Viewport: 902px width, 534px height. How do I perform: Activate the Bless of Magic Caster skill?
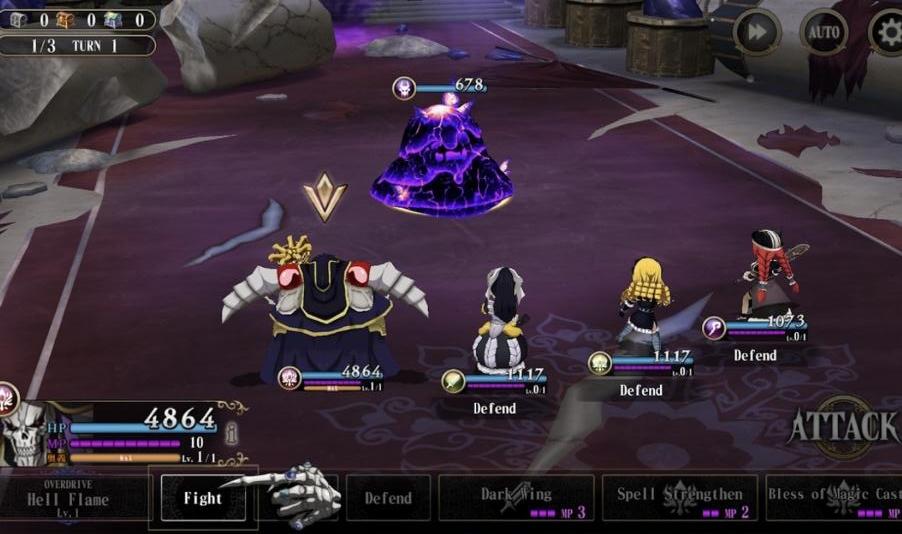click(833, 498)
